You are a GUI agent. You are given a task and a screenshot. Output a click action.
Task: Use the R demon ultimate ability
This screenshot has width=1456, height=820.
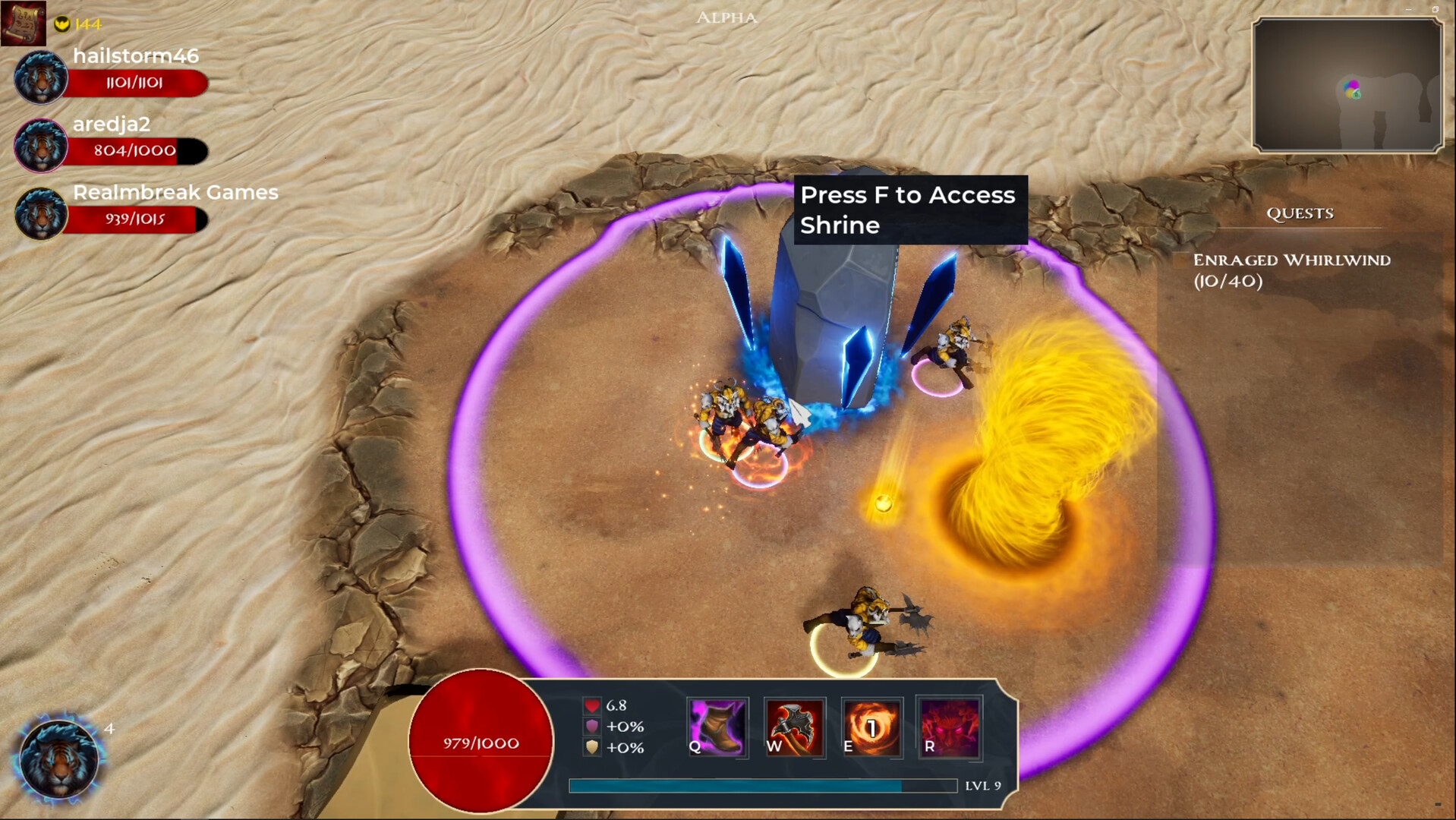950,727
